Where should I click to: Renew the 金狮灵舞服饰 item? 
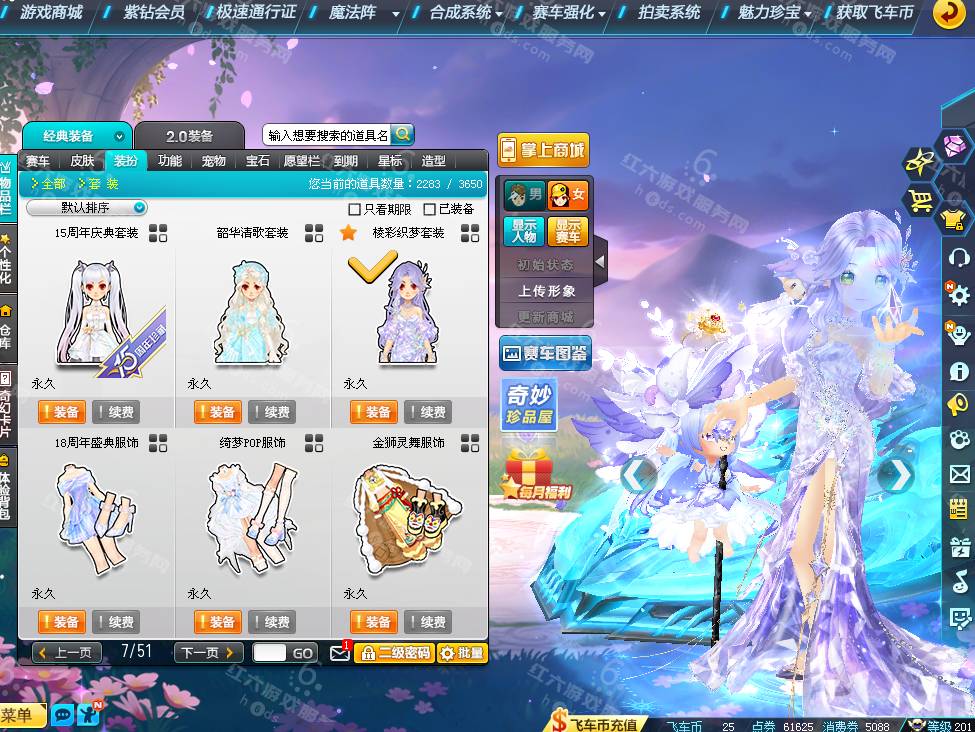tap(426, 622)
